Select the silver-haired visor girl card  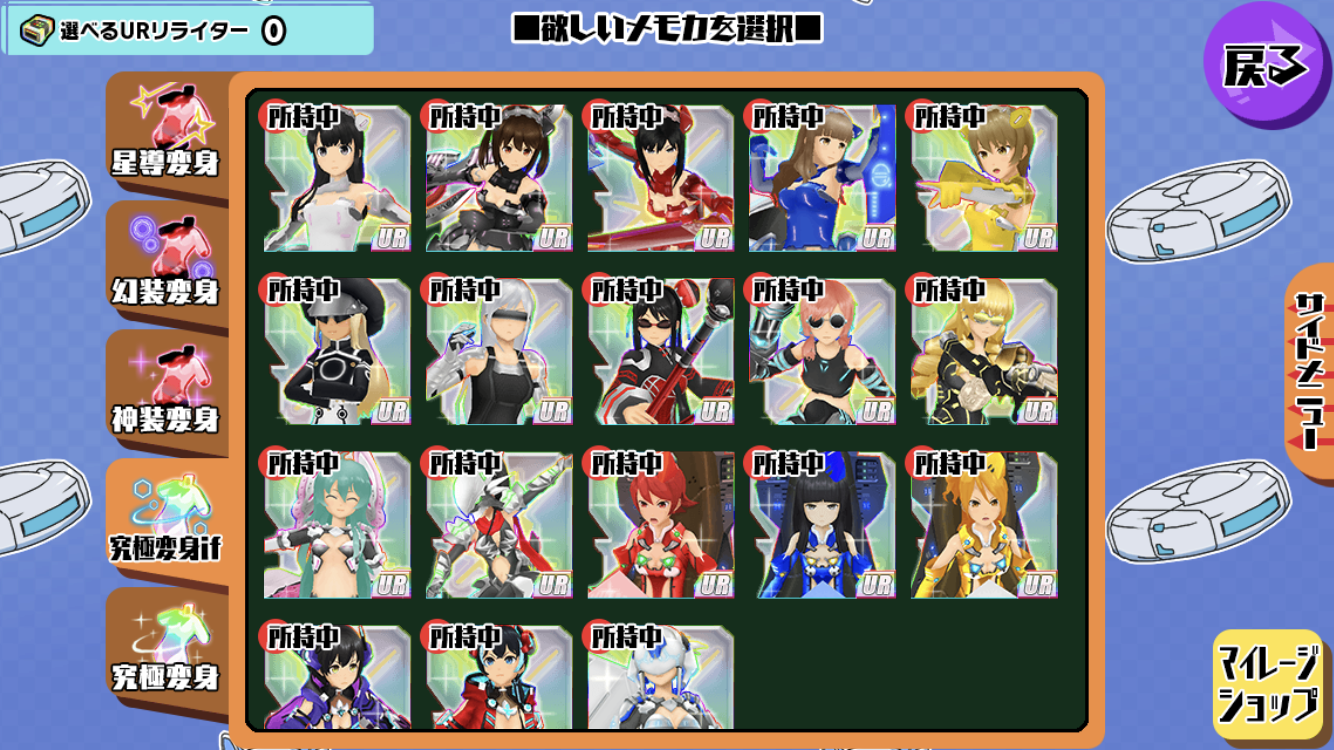click(x=499, y=352)
